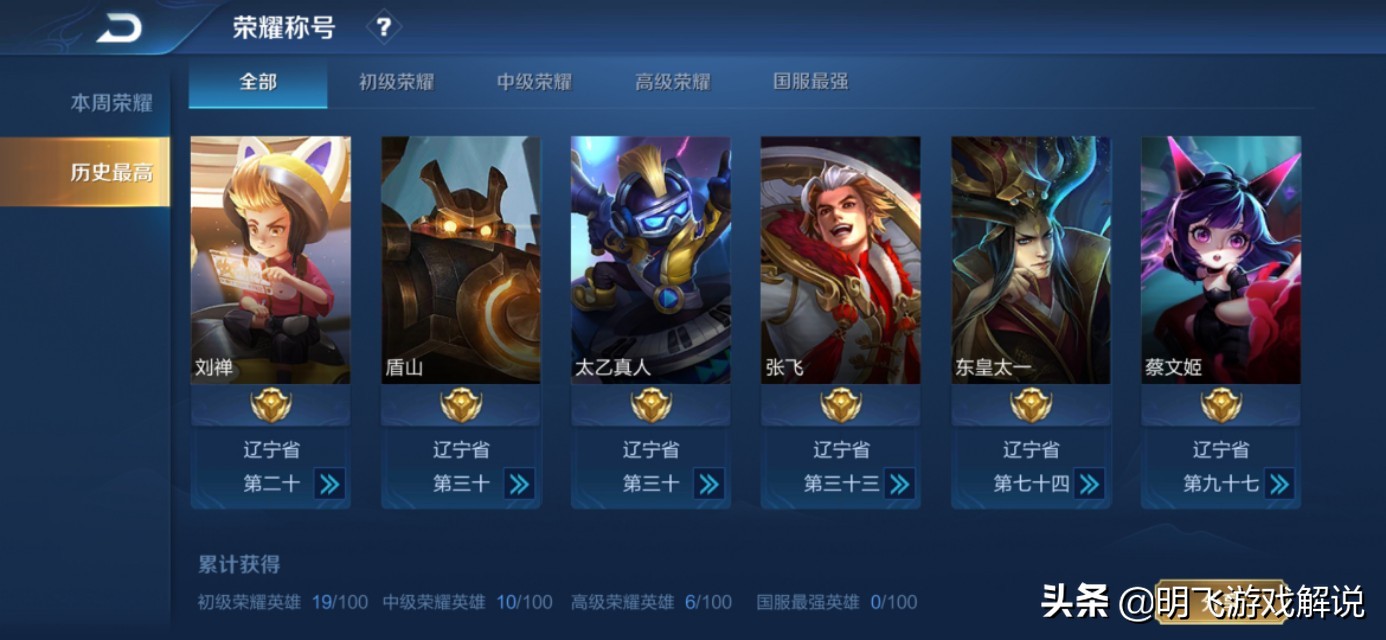Select 历史最高 in the sidebar

[111, 172]
